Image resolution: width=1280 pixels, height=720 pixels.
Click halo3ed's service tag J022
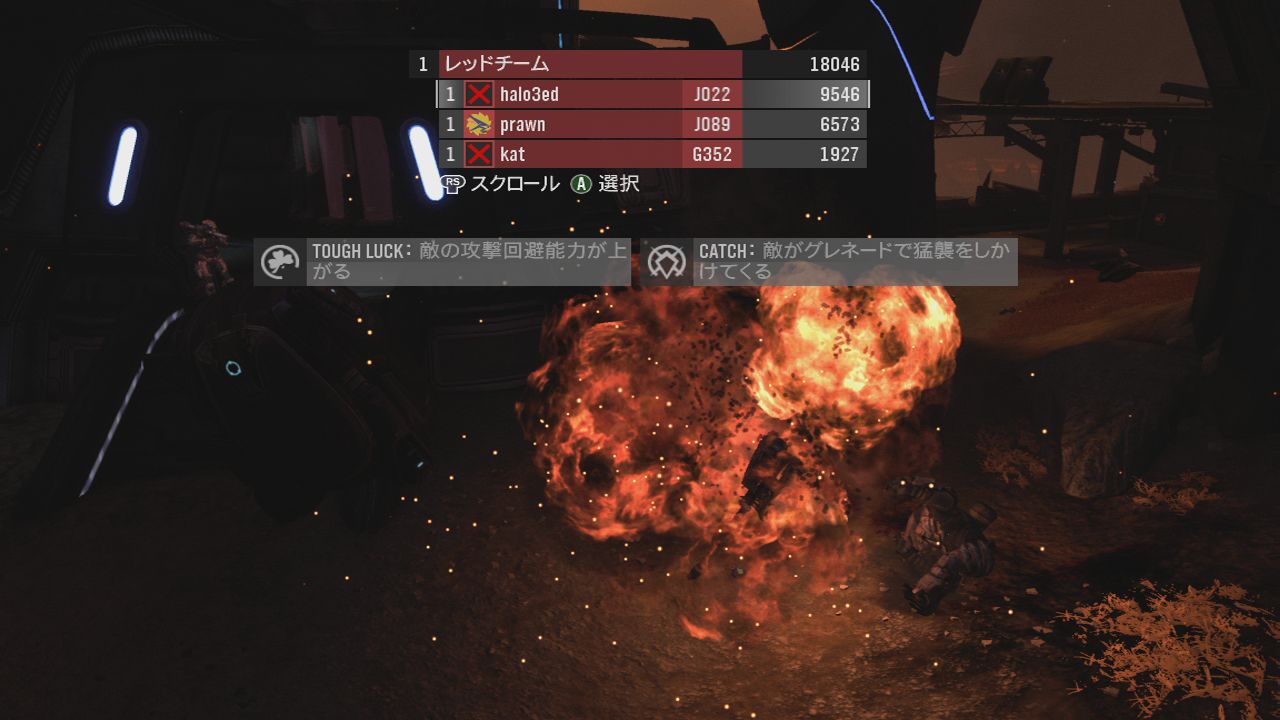713,94
